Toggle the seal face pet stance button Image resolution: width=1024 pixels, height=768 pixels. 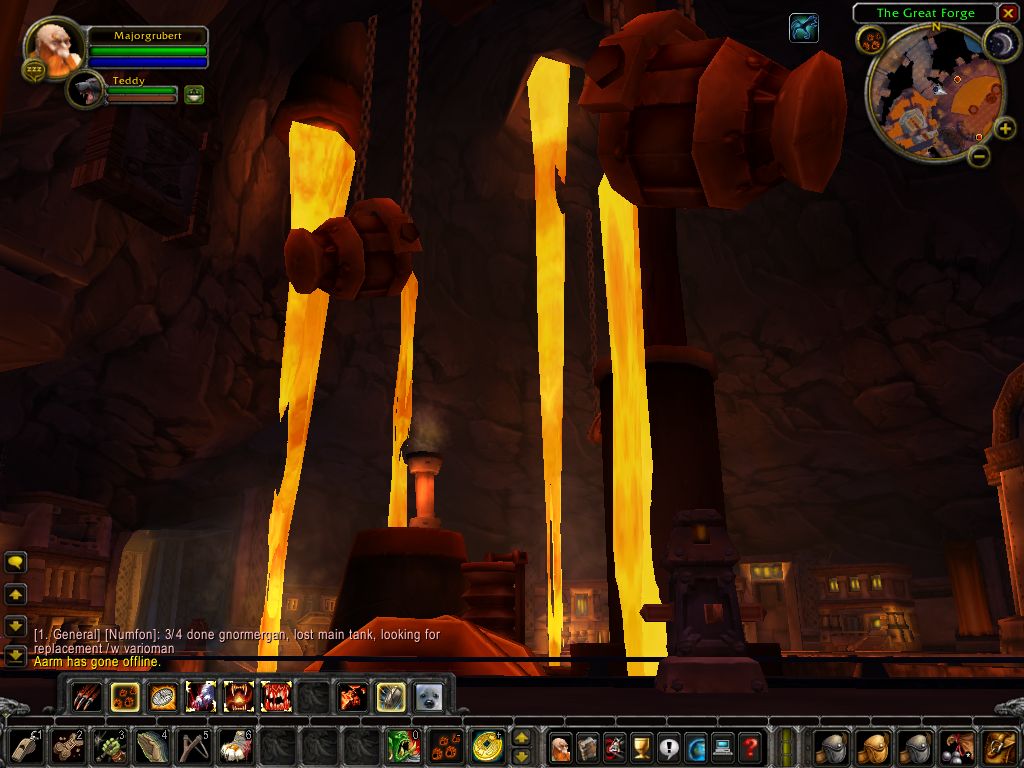[429, 697]
